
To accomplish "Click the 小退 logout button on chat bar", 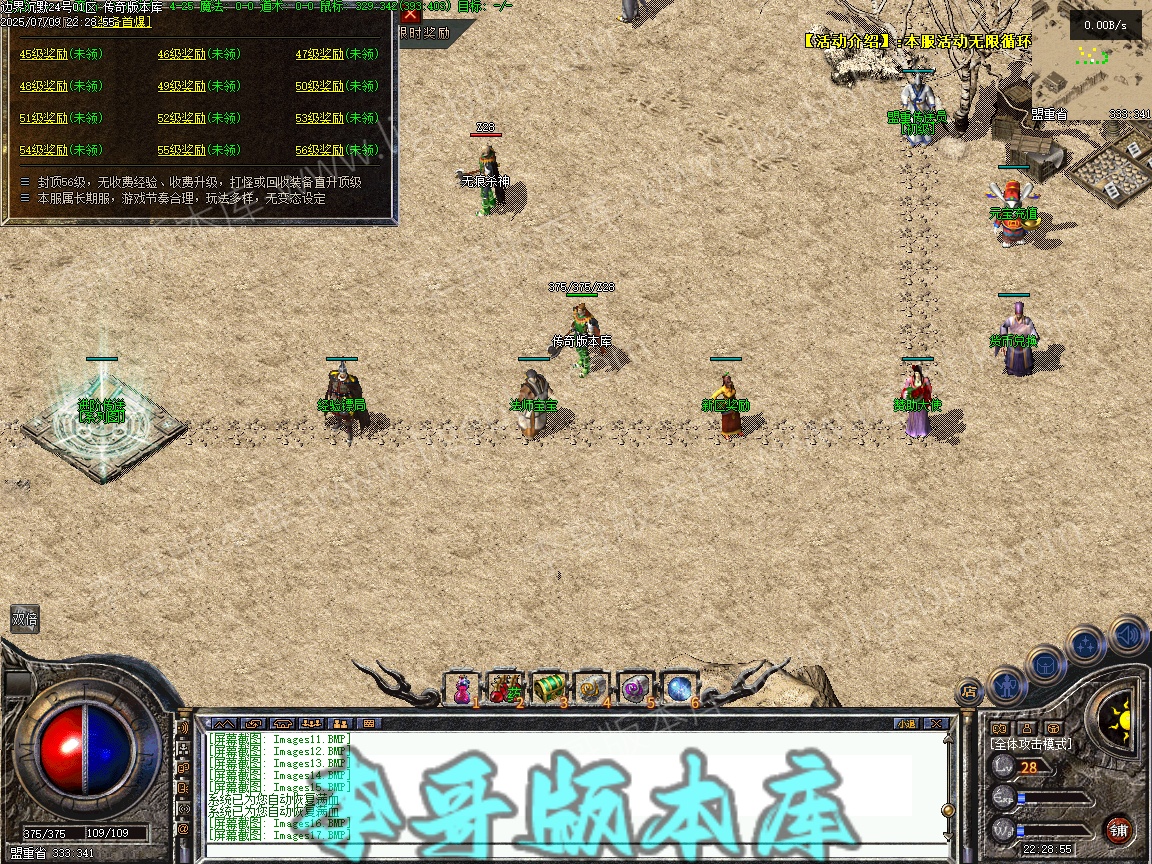I will (x=906, y=723).
